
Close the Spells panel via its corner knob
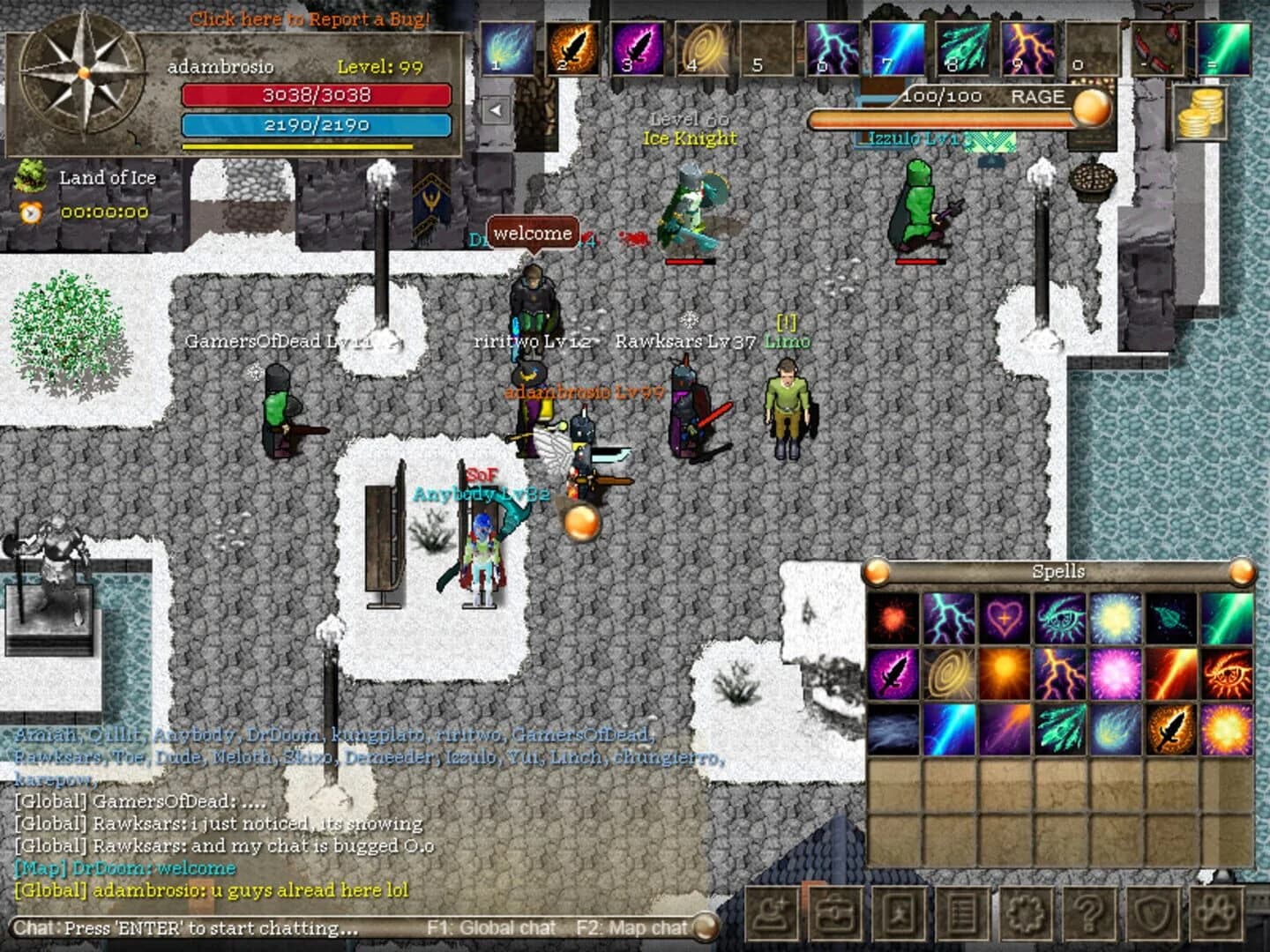(x=1239, y=571)
